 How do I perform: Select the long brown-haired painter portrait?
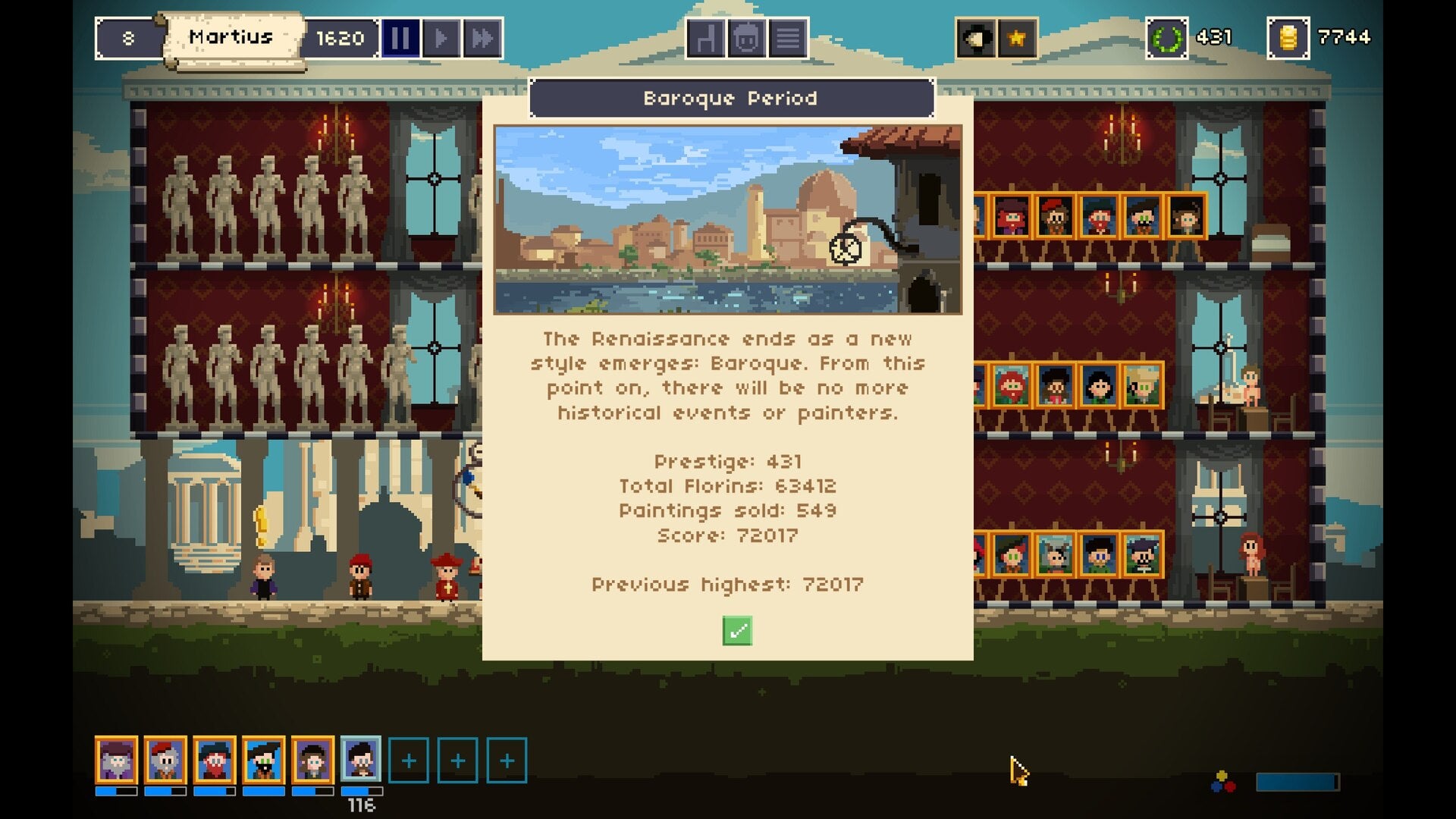point(312,760)
